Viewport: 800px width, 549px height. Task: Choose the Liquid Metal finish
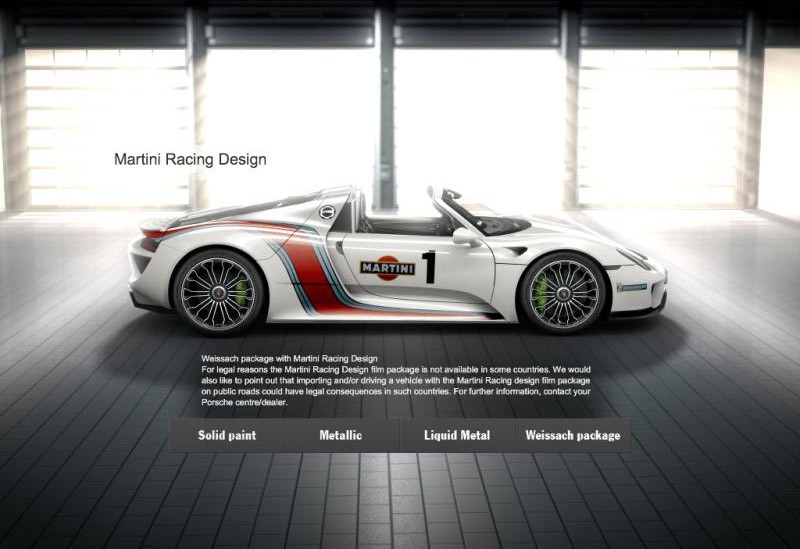[x=456, y=436]
